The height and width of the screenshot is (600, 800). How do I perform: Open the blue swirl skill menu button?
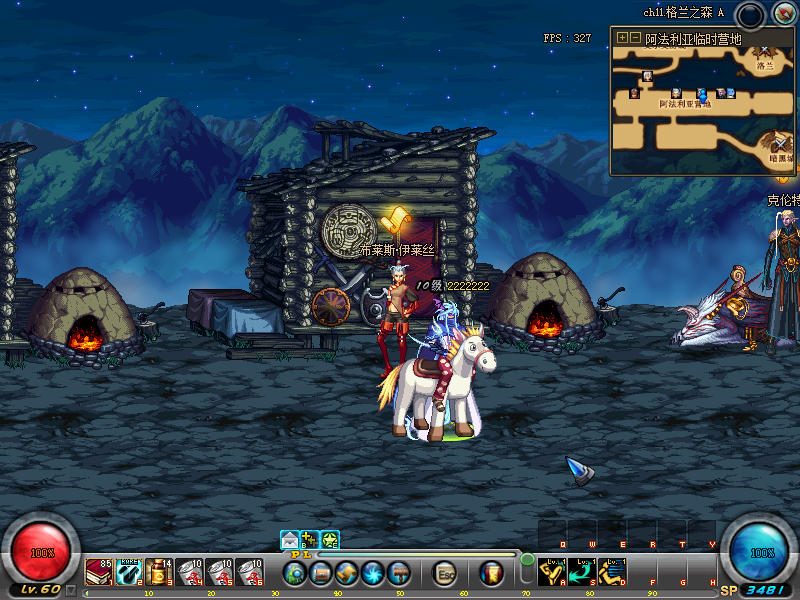[373, 573]
